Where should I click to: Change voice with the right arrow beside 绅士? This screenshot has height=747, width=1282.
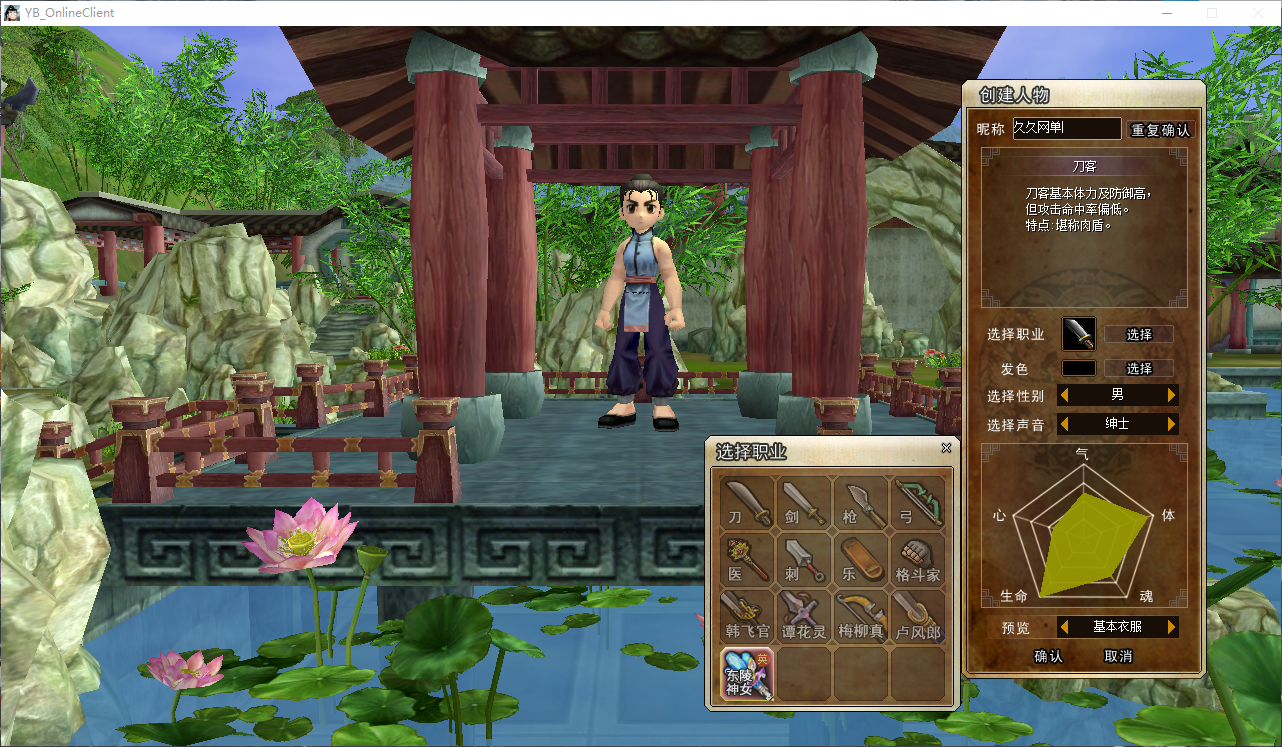point(1171,424)
